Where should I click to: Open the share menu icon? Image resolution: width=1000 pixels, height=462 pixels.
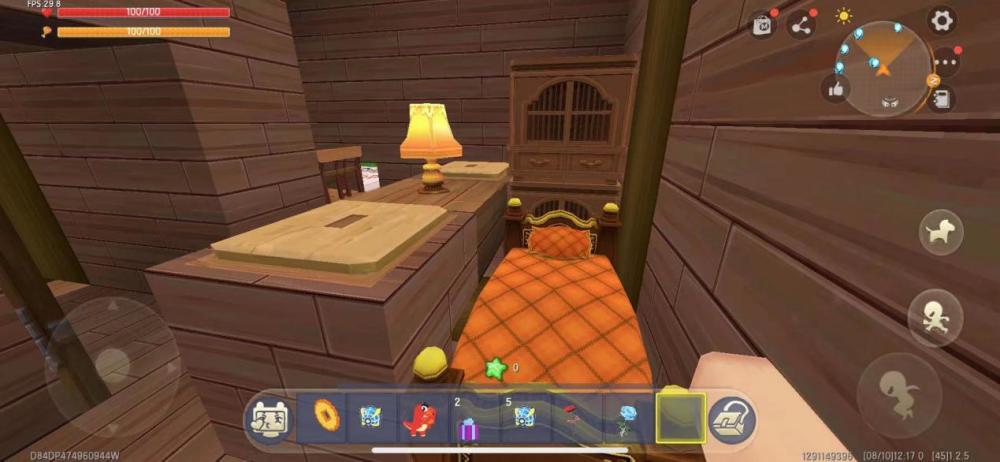coord(801,25)
